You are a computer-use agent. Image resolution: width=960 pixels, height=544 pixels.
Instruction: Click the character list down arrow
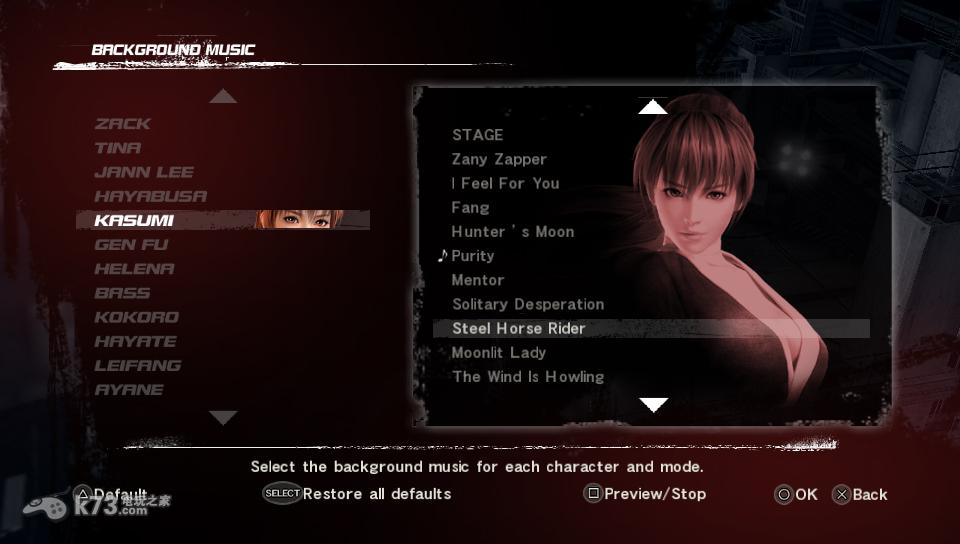pyautogui.click(x=223, y=417)
